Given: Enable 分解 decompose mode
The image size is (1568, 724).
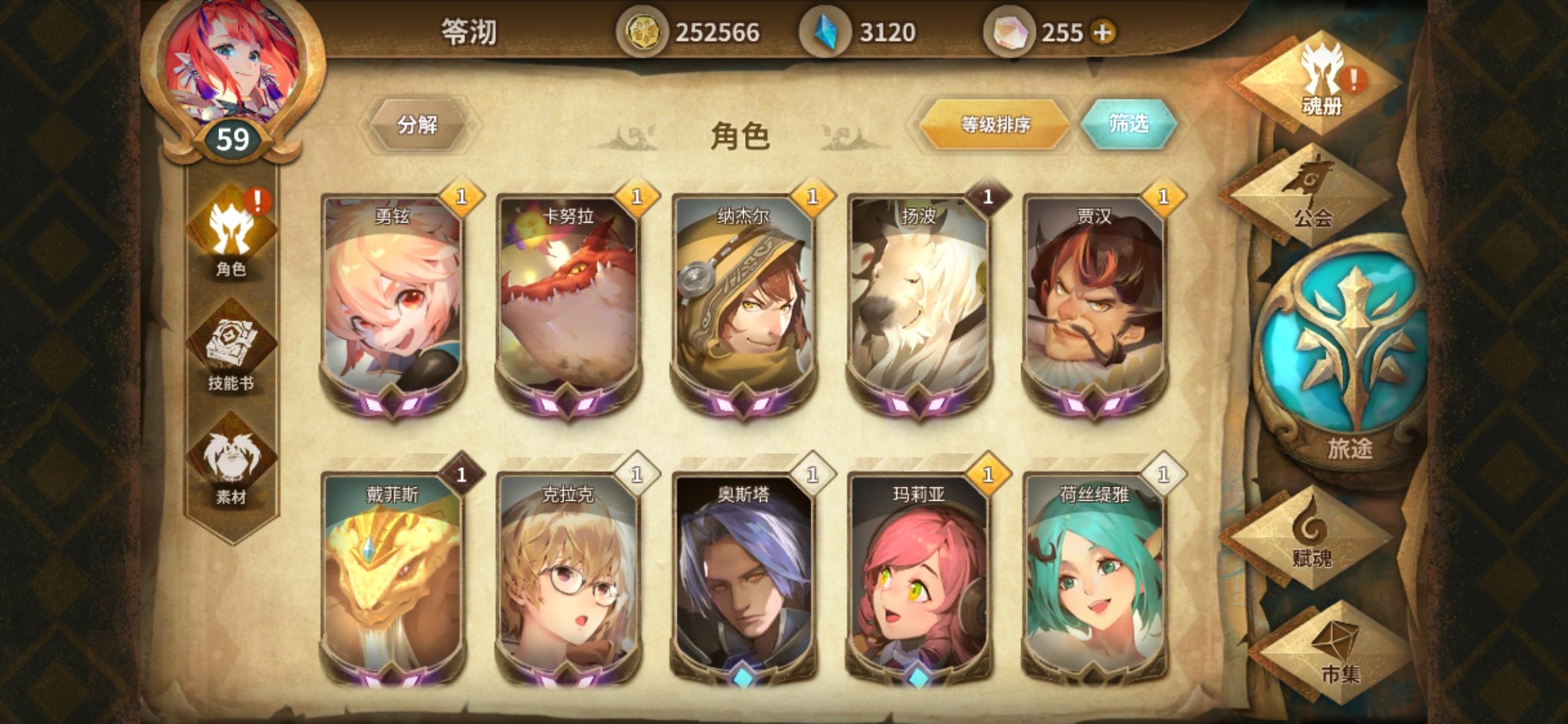Looking at the screenshot, I should pyautogui.click(x=420, y=126).
